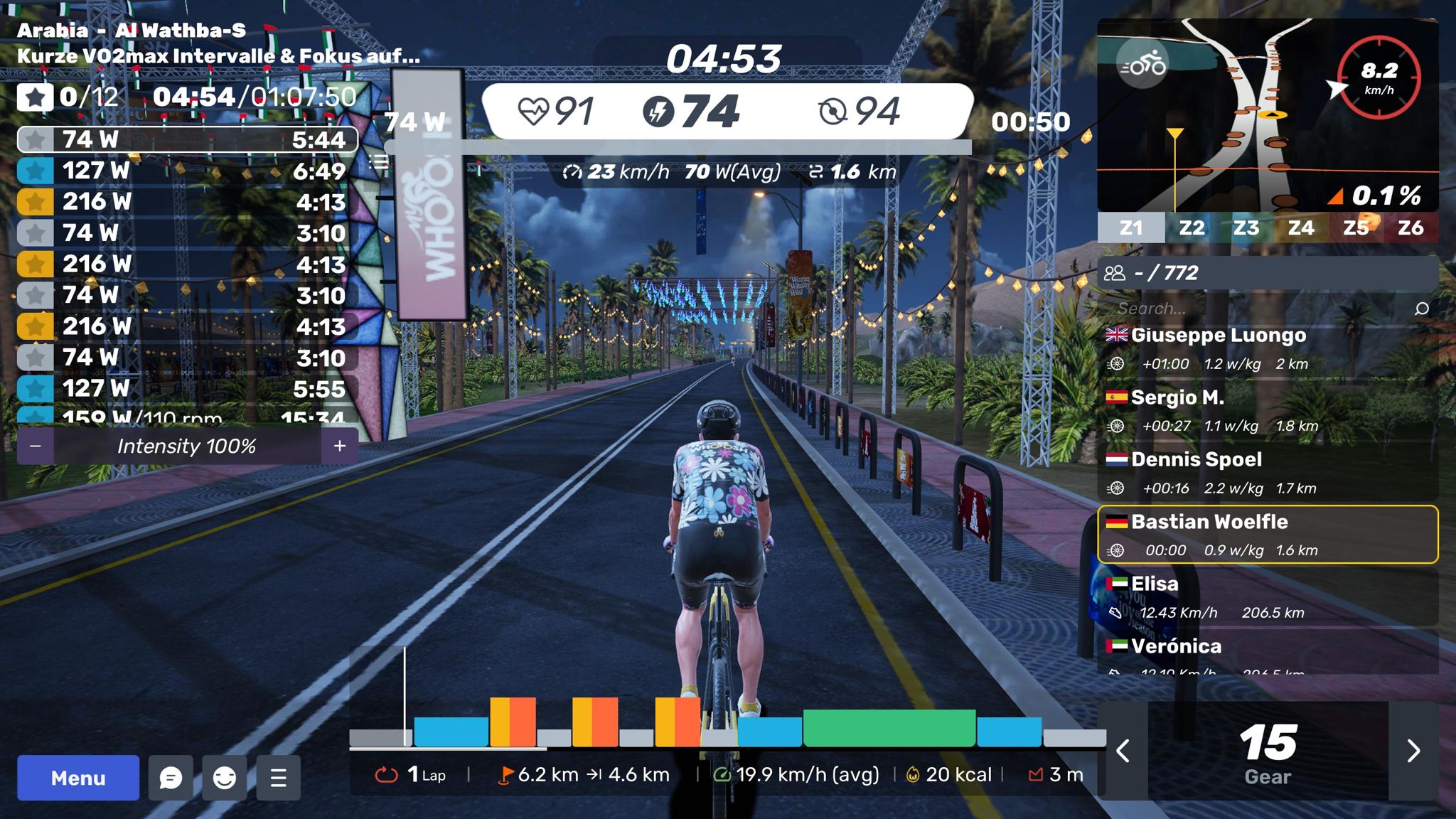
Task: Shift gear up with right arrow
Action: coord(1413,751)
